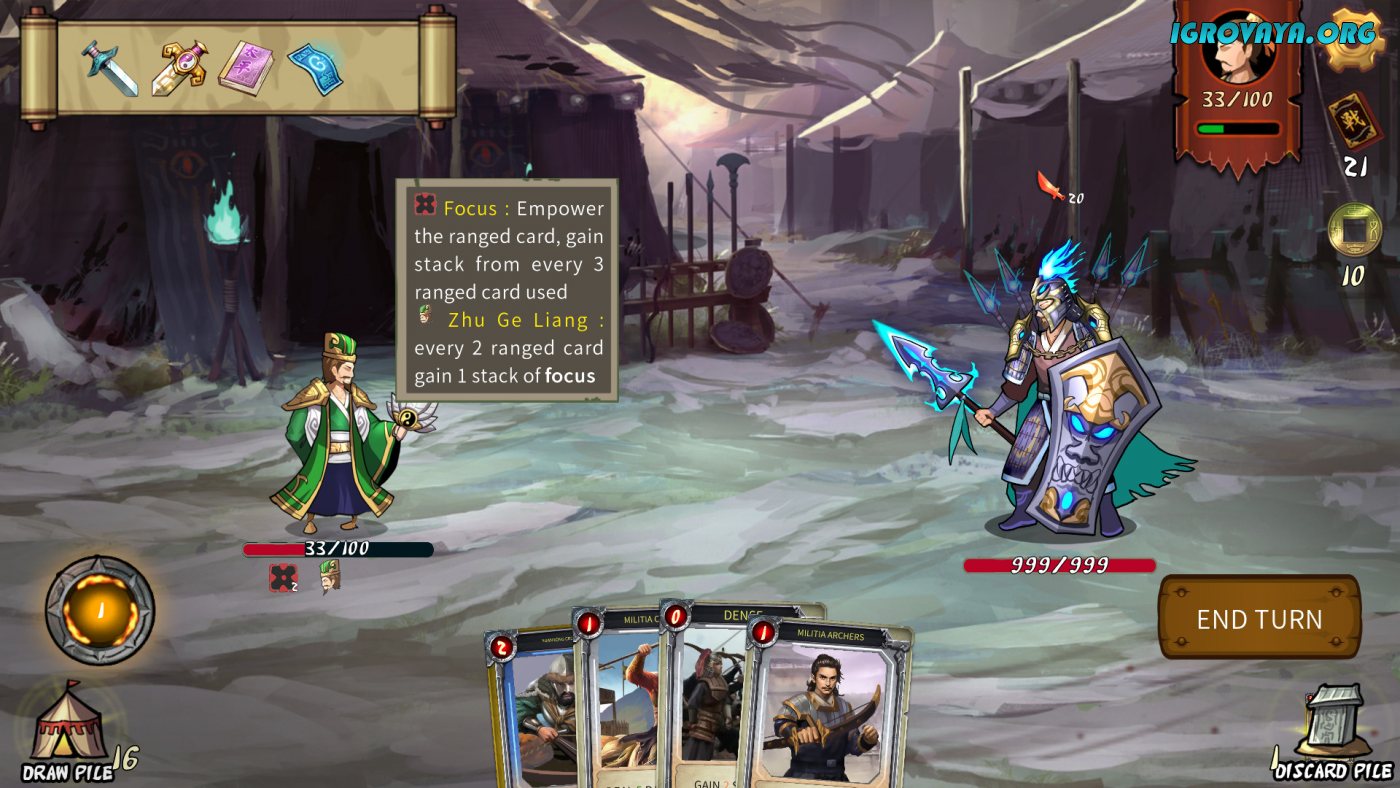Image resolution: width=1400 pixels, height=788 pixels.
Task: Inspect the blue talisman relic
Action: click(315, 67)
